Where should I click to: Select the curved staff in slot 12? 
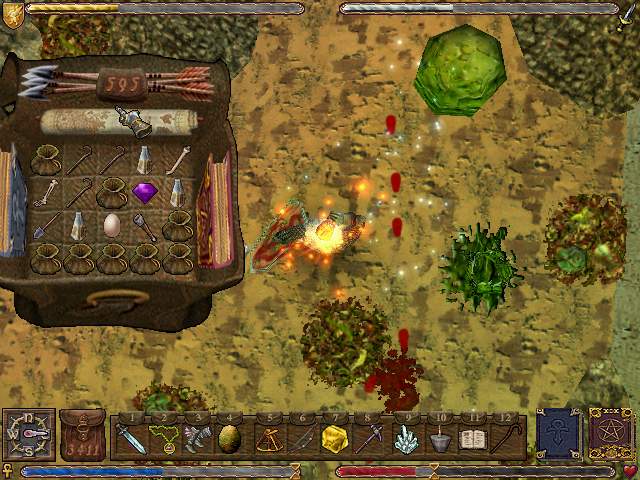(507, 438)
